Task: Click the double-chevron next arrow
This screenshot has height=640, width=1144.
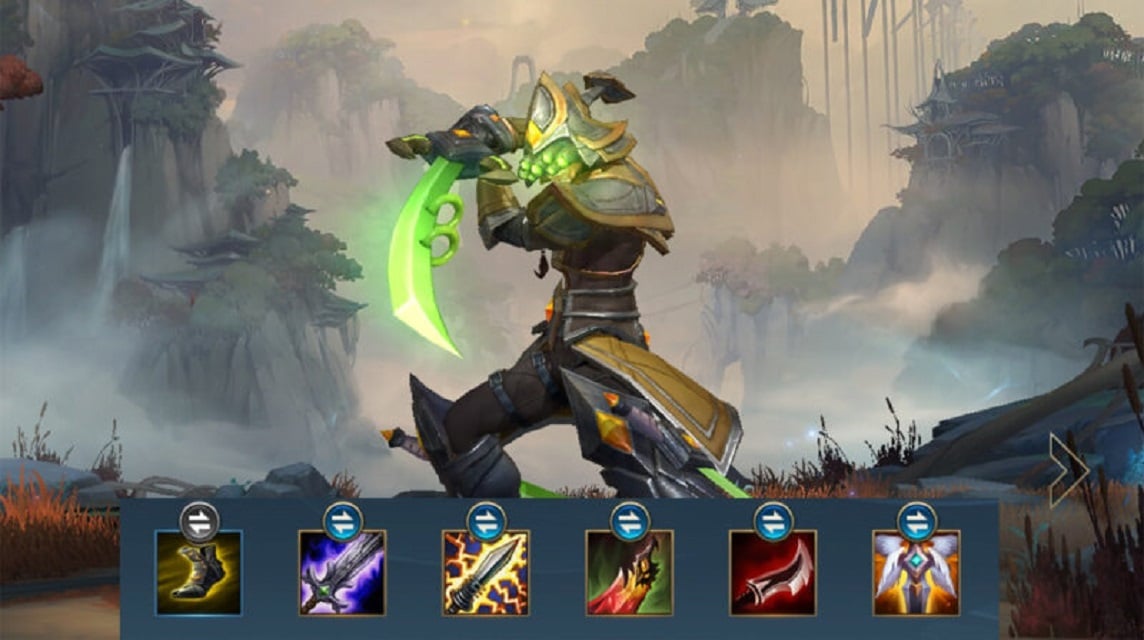Action: click(x=1068, y=469)
